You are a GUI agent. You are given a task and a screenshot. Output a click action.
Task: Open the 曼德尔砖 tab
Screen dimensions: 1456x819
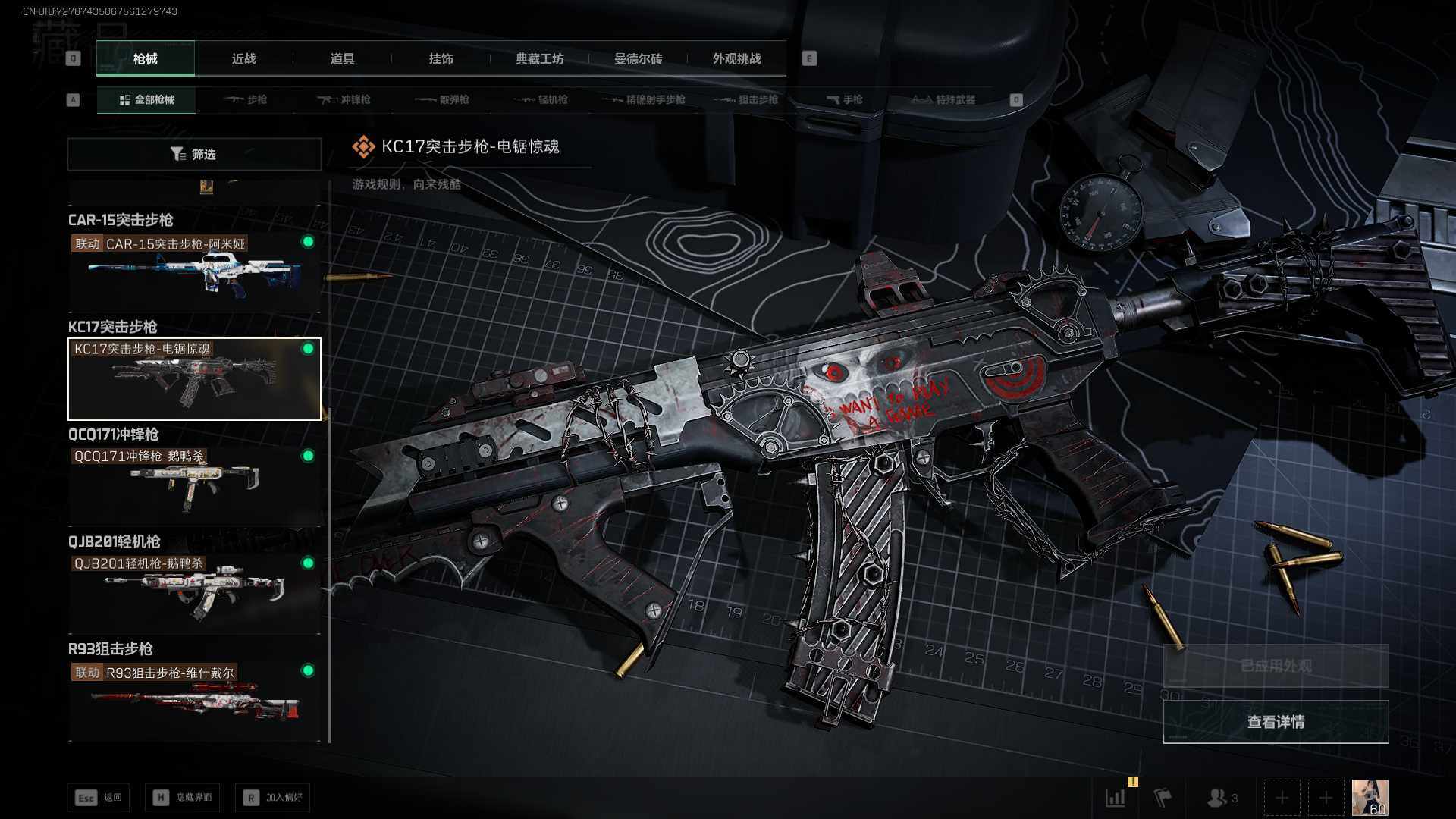tap(638, 59)
